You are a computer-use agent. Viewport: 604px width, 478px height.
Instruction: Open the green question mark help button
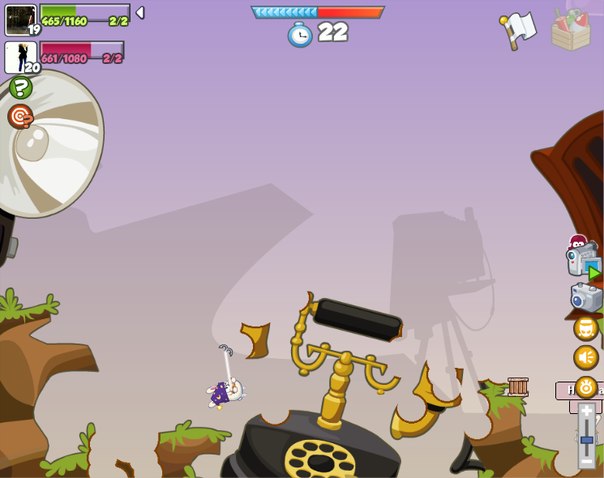click(20, 88)
